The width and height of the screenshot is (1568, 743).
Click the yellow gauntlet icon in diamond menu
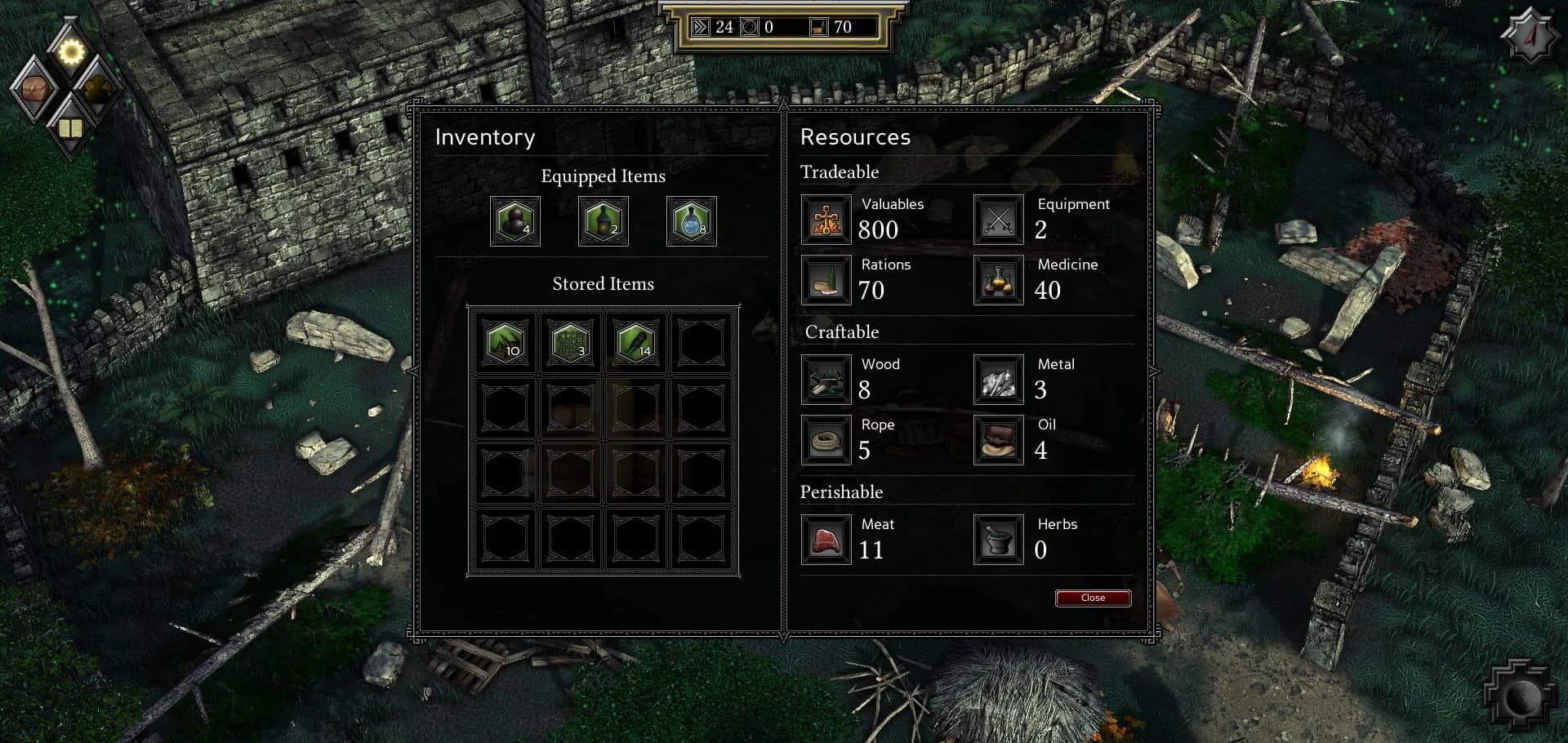tap(96, 89)
